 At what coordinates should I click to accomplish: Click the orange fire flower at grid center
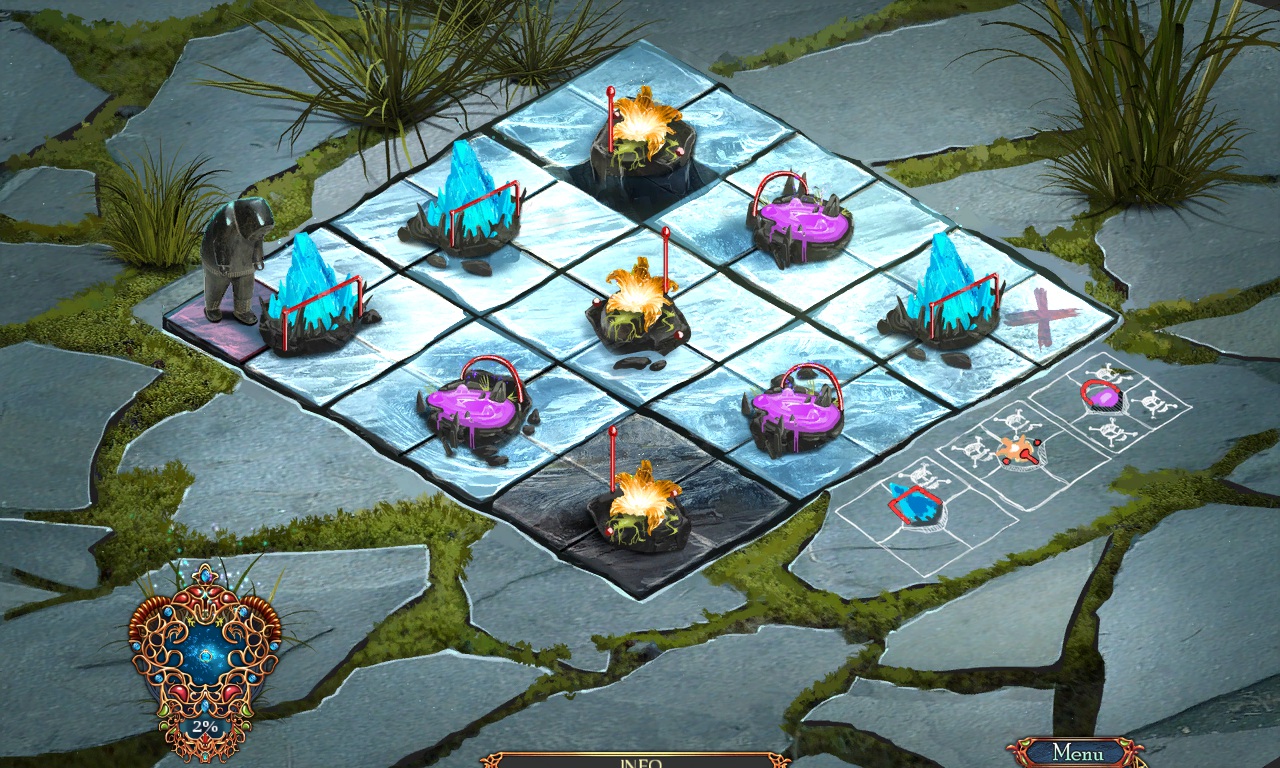(x=640, y=300)
